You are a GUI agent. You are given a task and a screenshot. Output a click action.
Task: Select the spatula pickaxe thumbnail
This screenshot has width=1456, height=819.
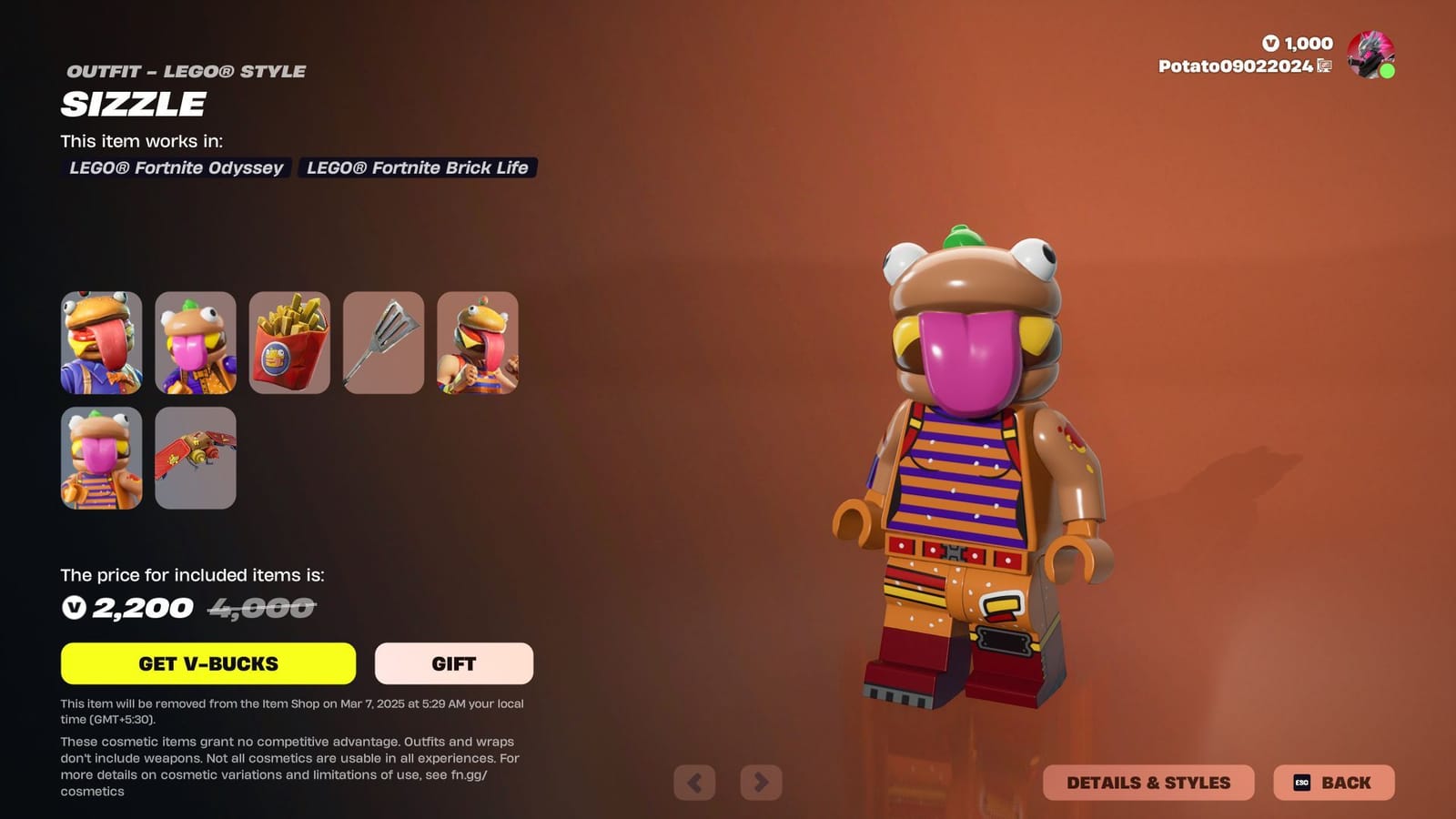point(383,343)
